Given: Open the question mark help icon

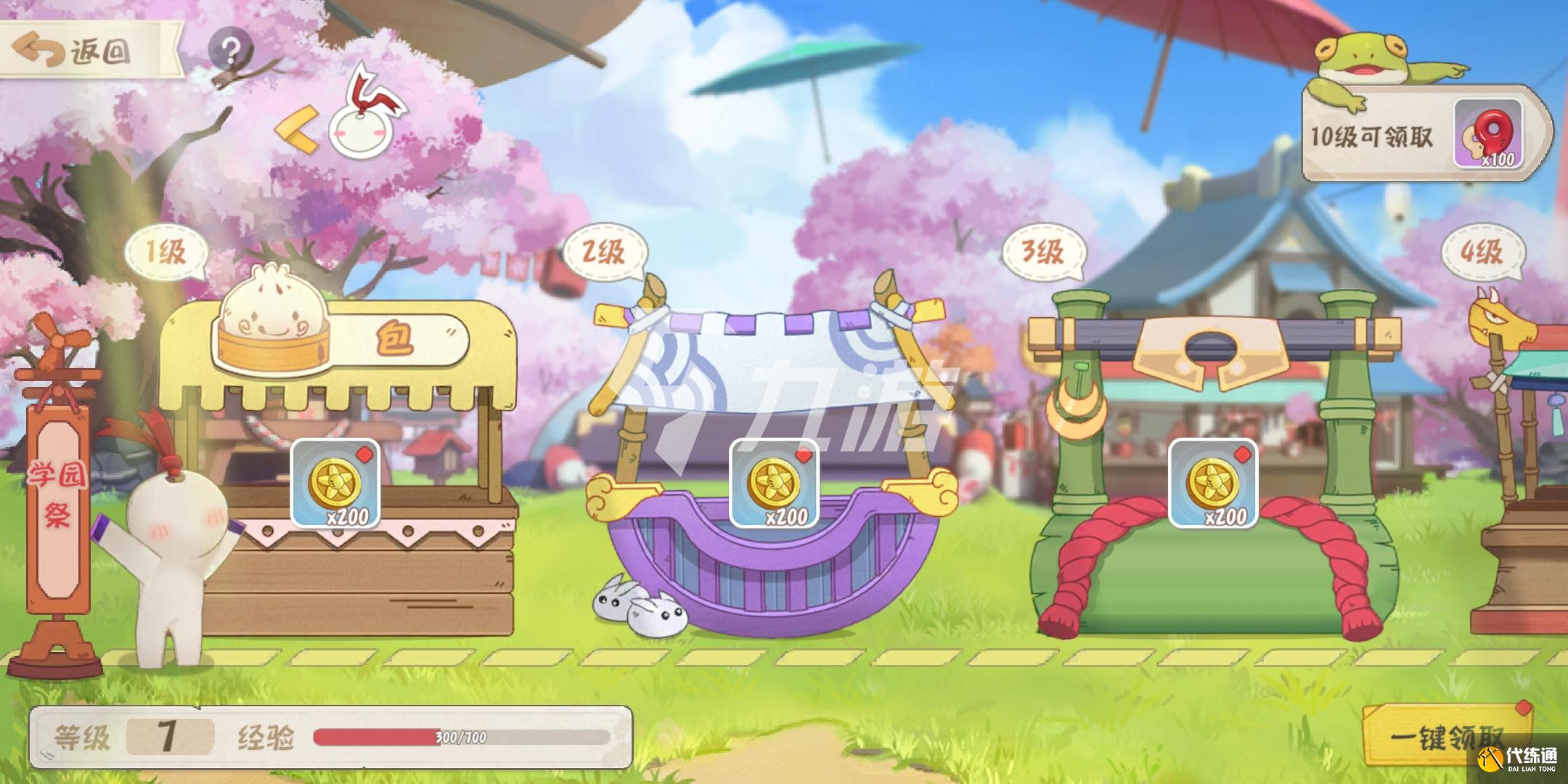Looking at the screenshot, I should 231,50.
